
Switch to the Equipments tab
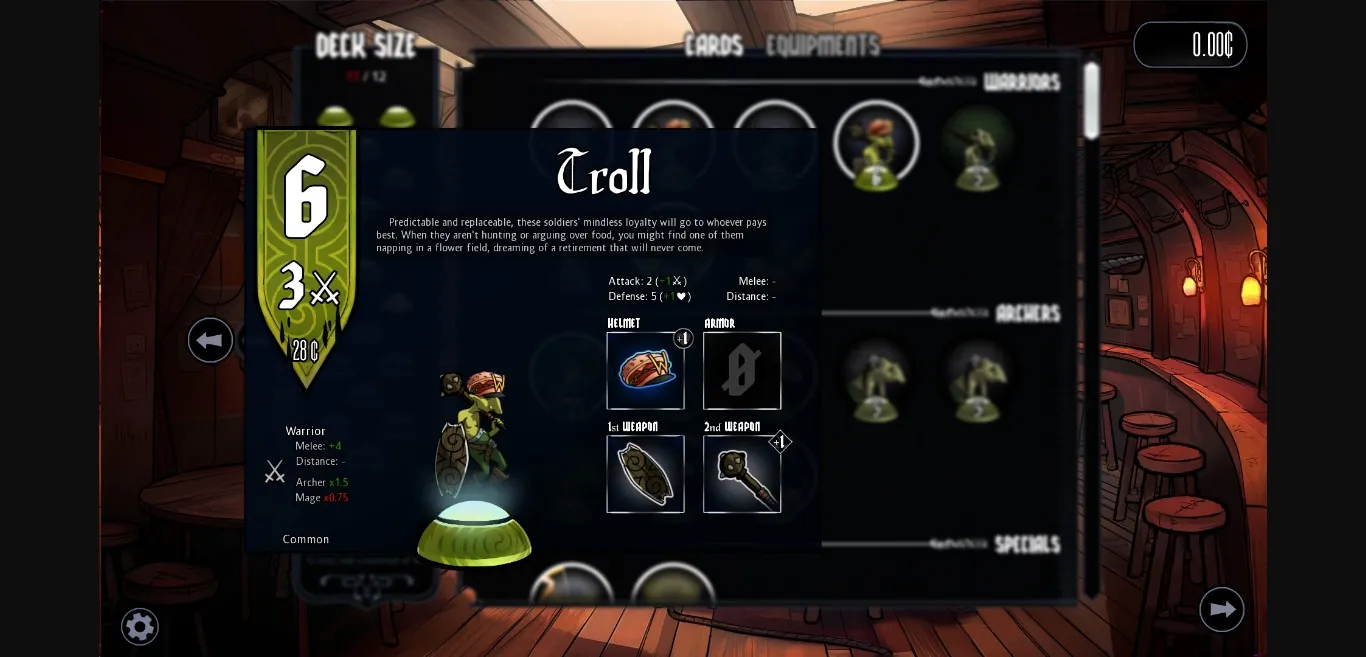[x=822, y=45]
